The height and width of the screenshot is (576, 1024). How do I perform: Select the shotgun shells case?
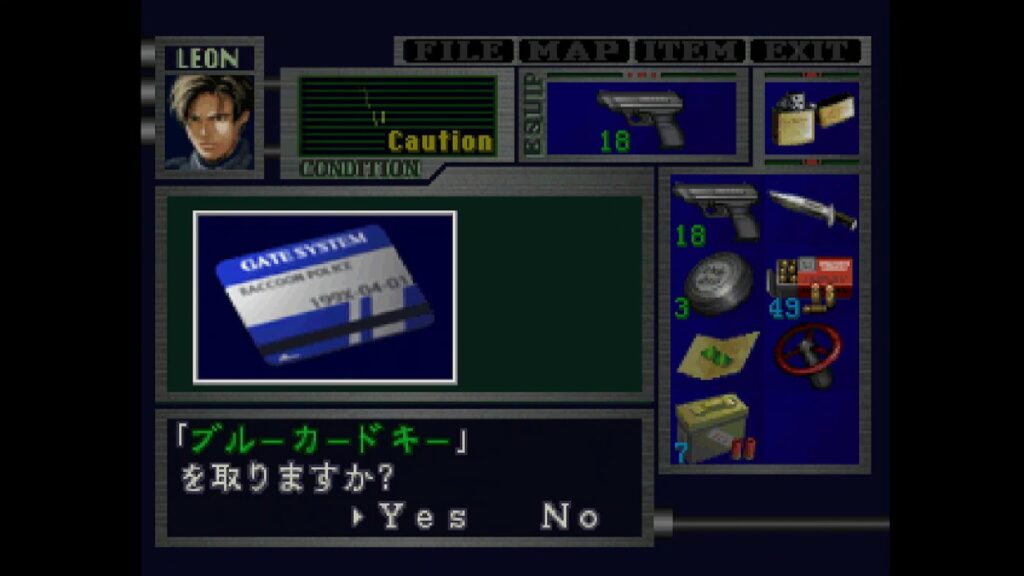(716, 430)
